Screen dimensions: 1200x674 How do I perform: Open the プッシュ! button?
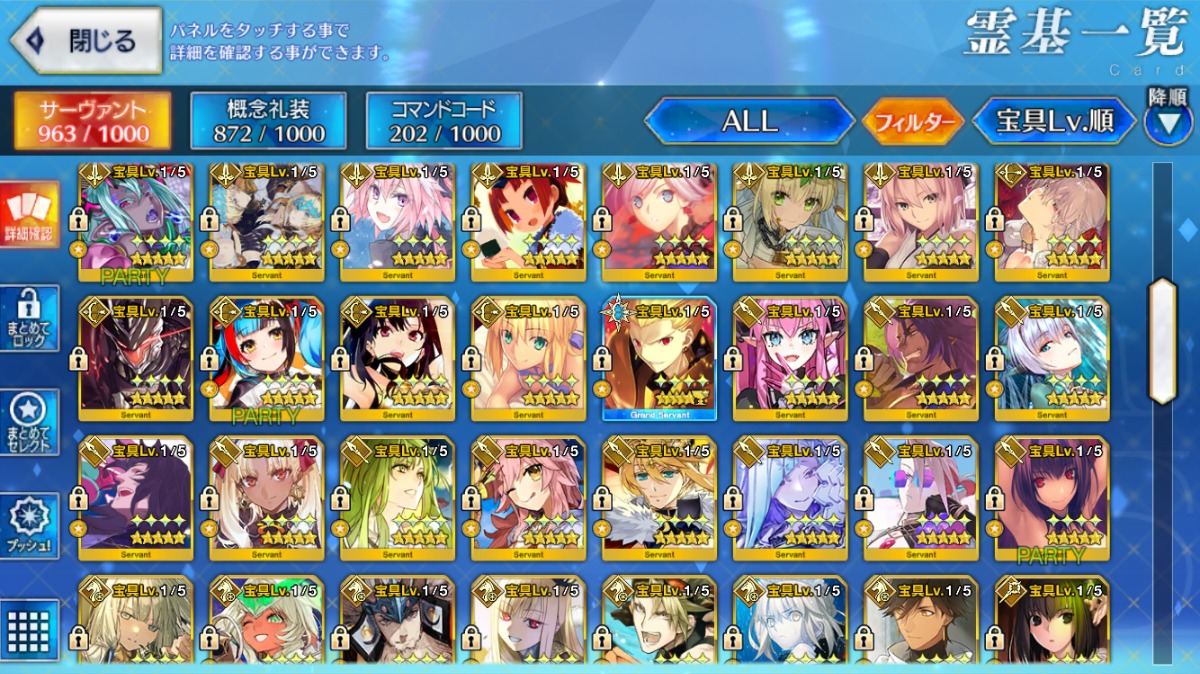click(x=28, y=525)
